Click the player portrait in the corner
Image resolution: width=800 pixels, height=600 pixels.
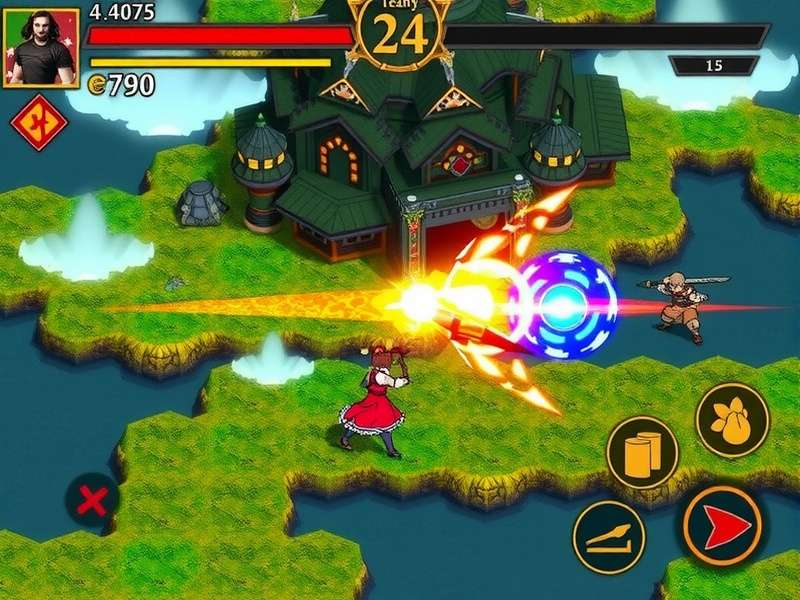[41, 48]
